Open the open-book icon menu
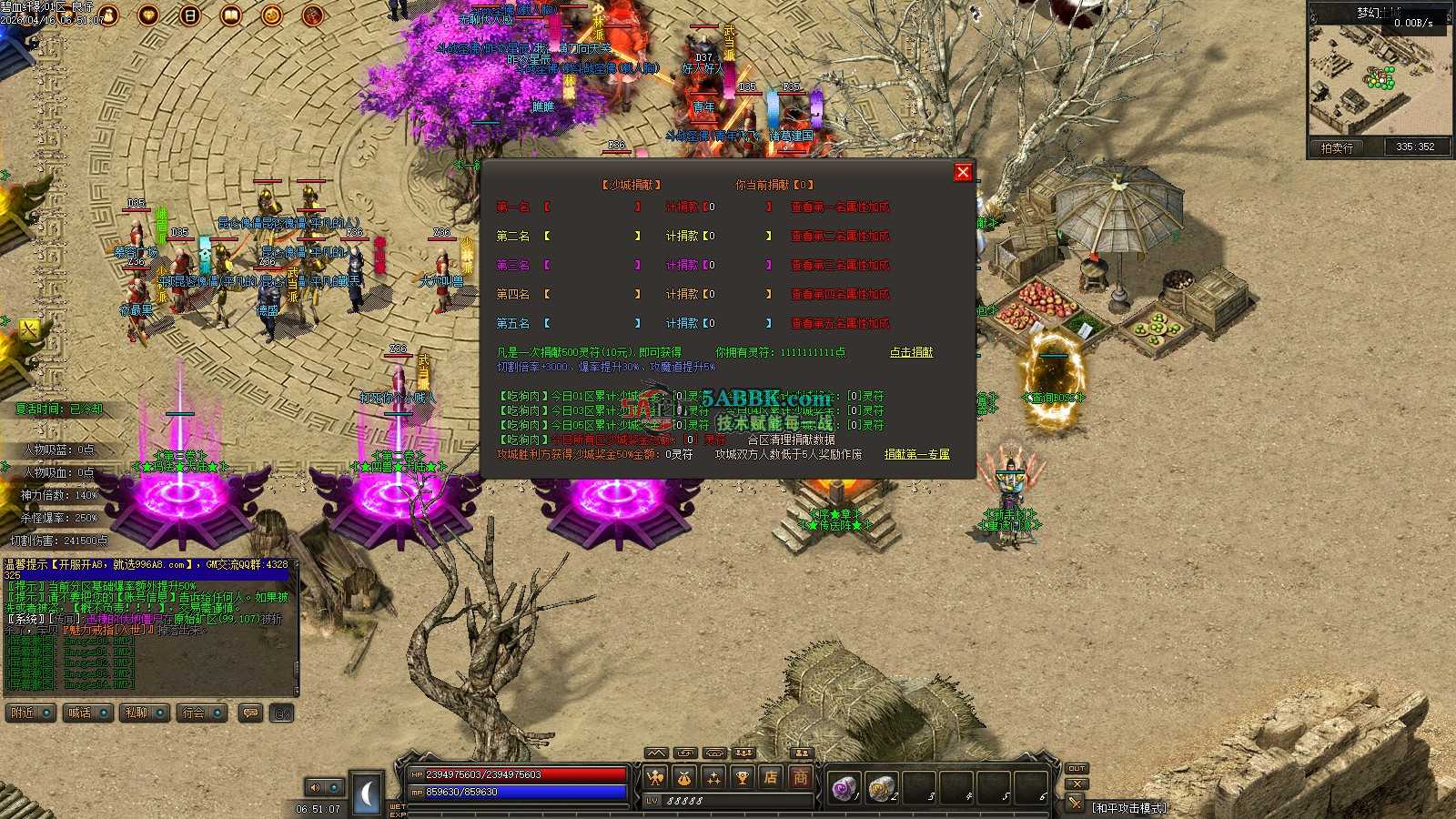1456x819 pixels. pyautogui.click(x=231, y=15)
